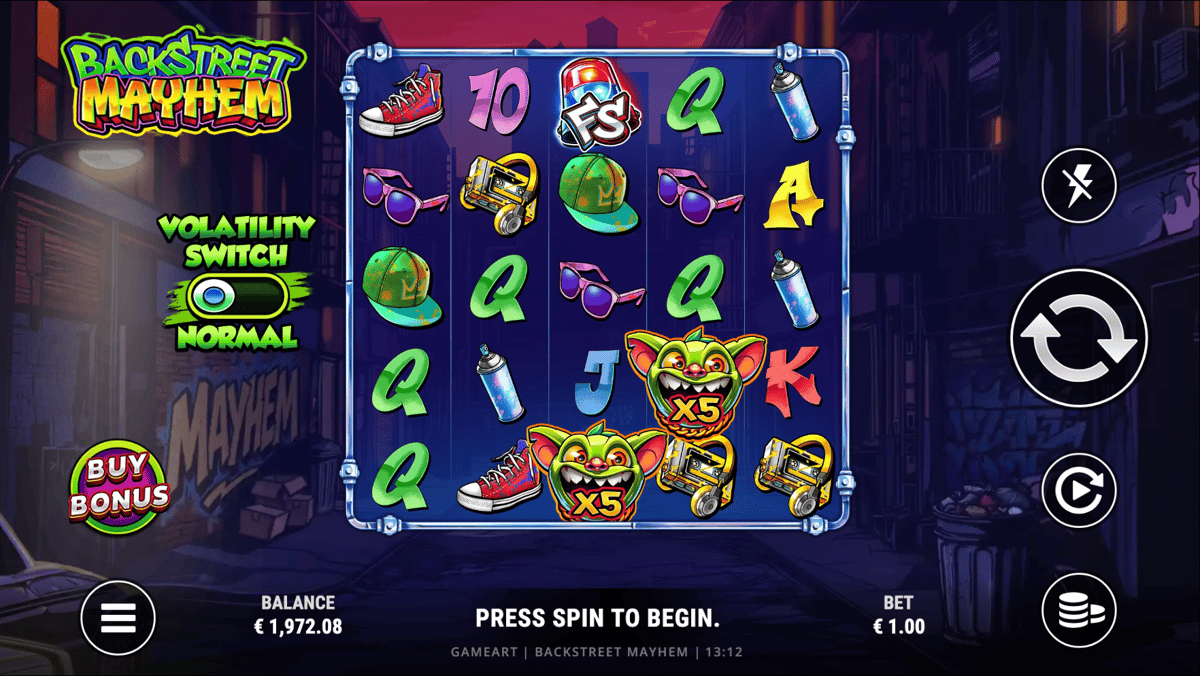Toggle the Volatility Switch
Viewport: 1200px width, 676px height.
pyautogui.click(x=237, y=296)
